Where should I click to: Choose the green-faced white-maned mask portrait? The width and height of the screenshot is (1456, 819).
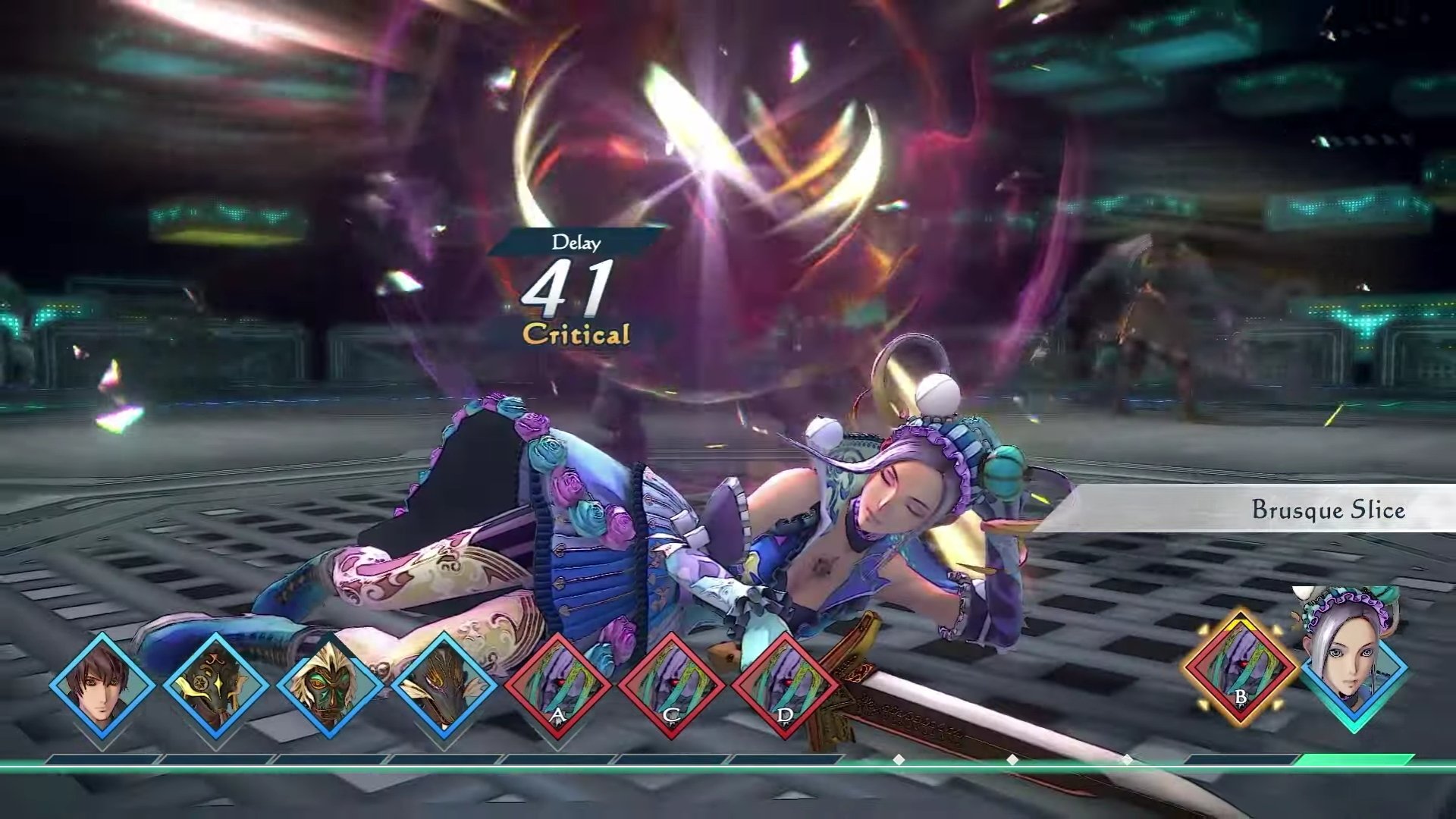tap(330, 685)
